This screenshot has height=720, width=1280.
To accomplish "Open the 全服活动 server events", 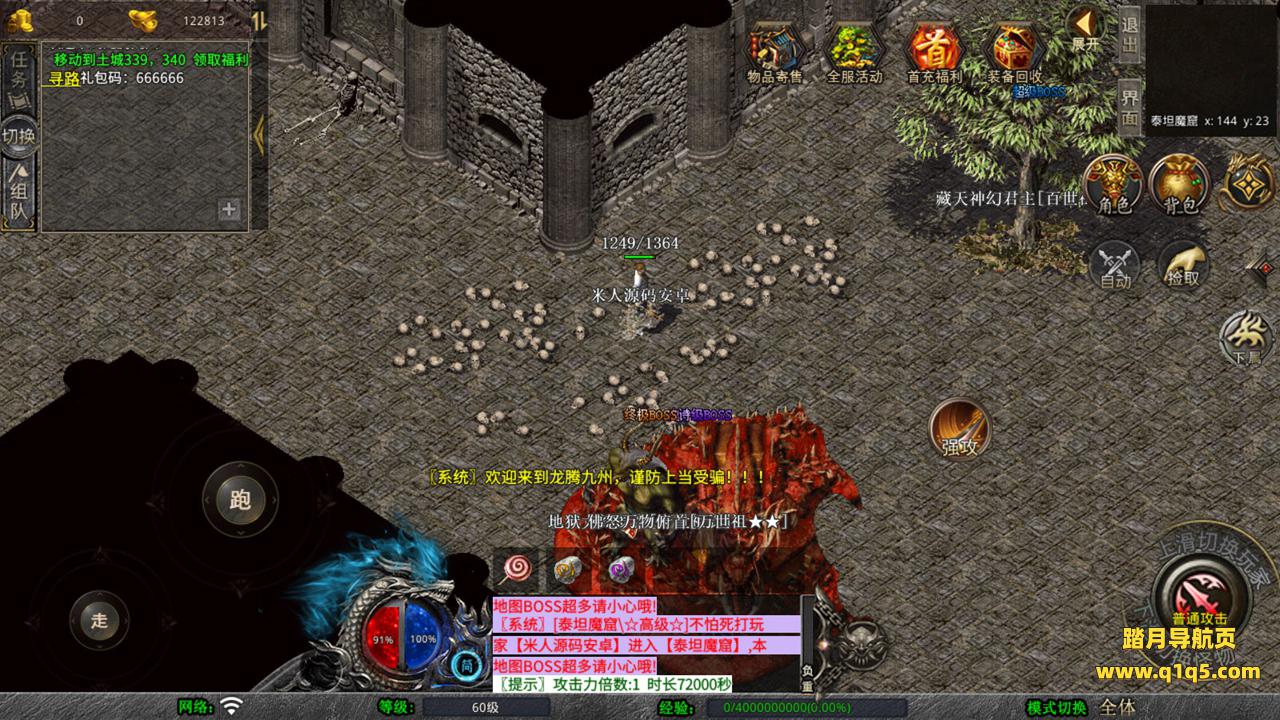I will (854, 52).
